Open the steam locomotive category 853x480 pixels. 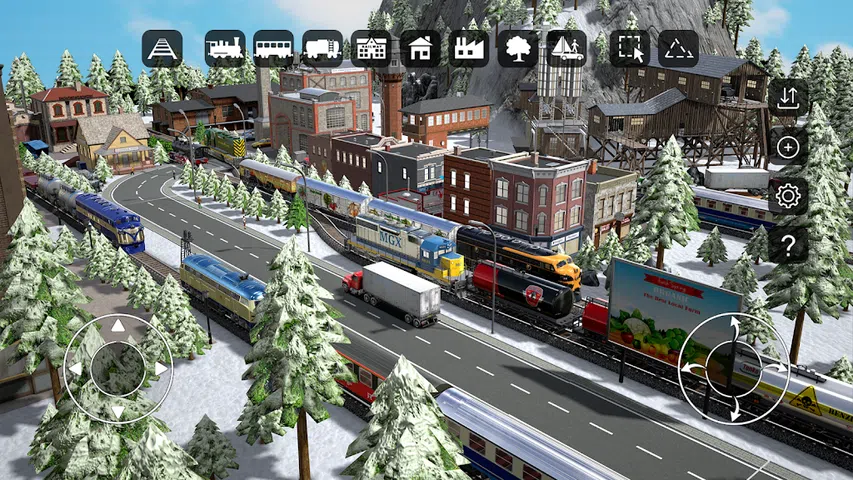pyautogui.click(x=225, y=48)
